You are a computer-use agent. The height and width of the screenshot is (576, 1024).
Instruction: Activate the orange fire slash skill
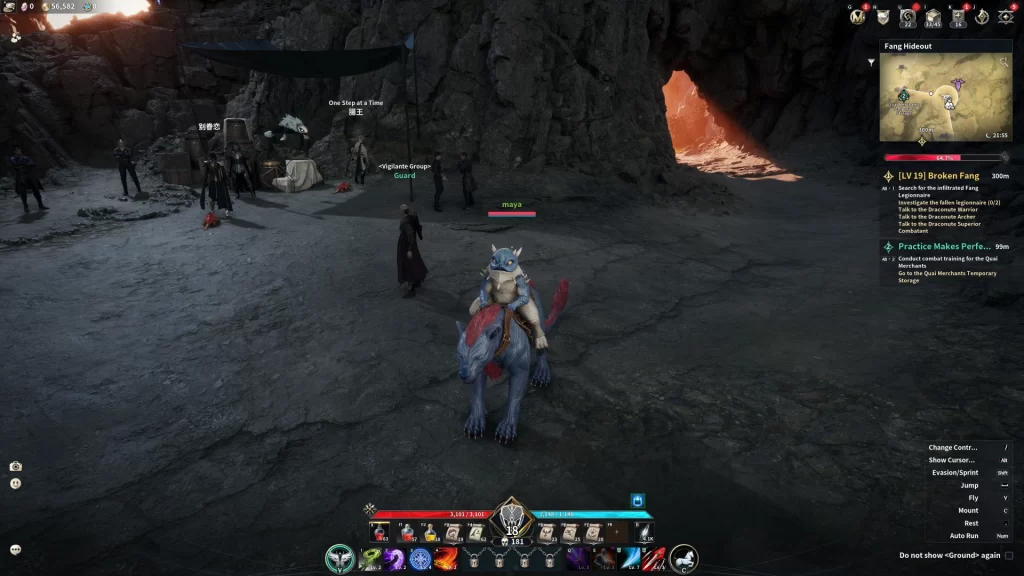[x=445, y=558]
